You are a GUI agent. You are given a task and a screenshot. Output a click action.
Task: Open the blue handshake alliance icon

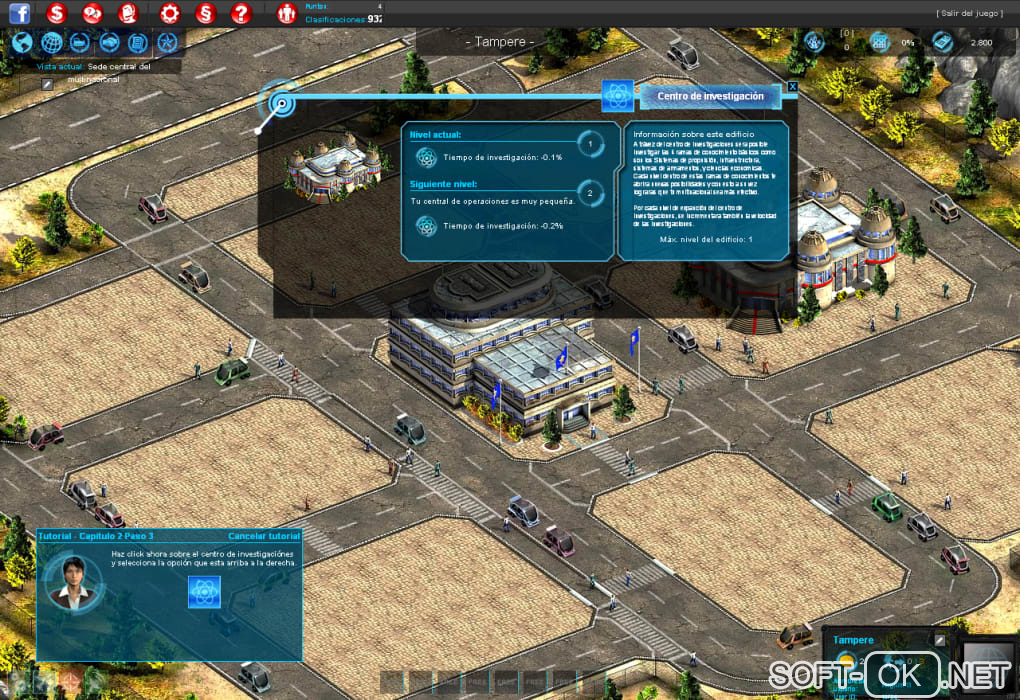click(x=110, y=42)
